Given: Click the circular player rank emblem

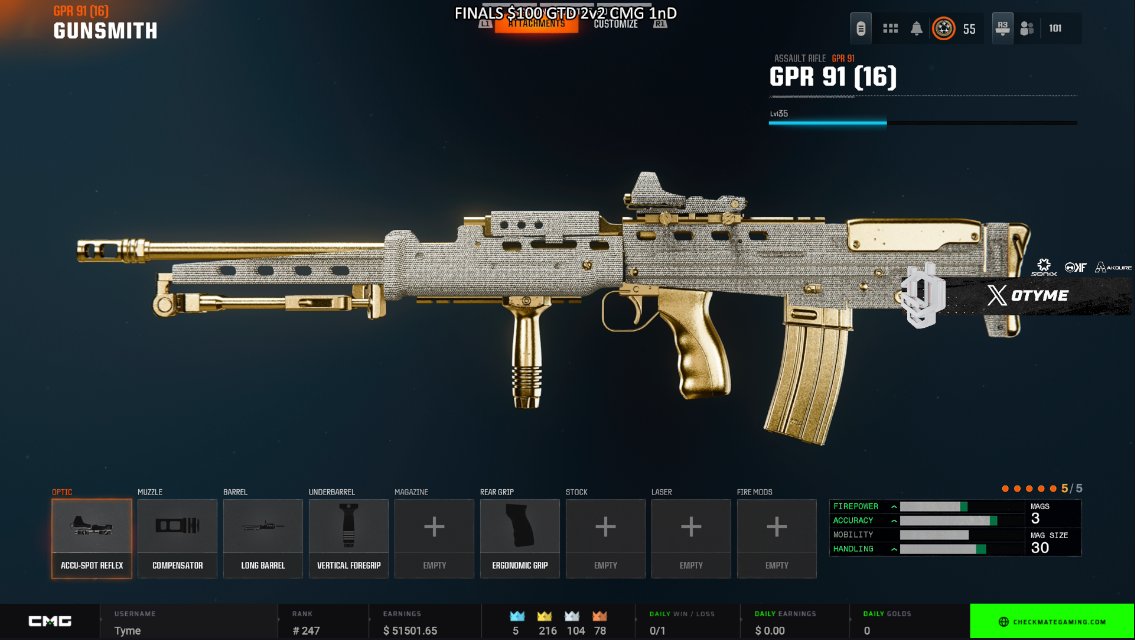Looking at the screenshot, I should point(943,28).
